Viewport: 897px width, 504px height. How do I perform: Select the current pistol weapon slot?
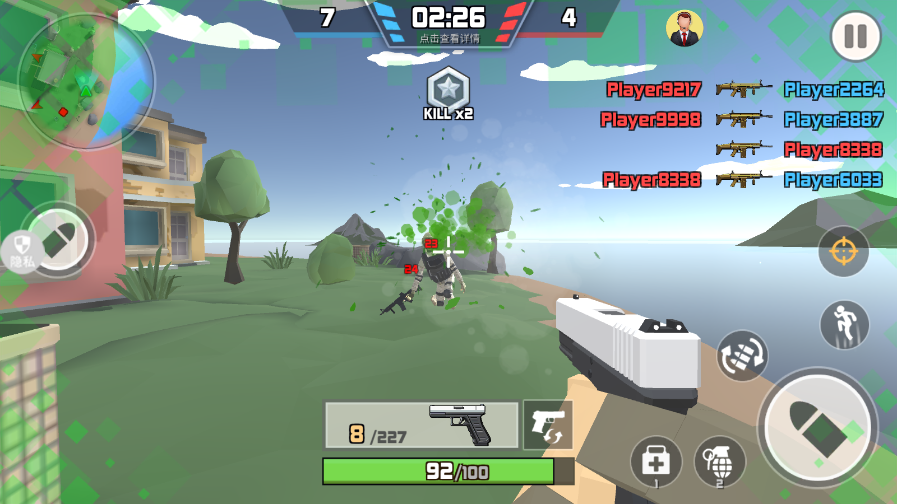click(x=421, y=425)
